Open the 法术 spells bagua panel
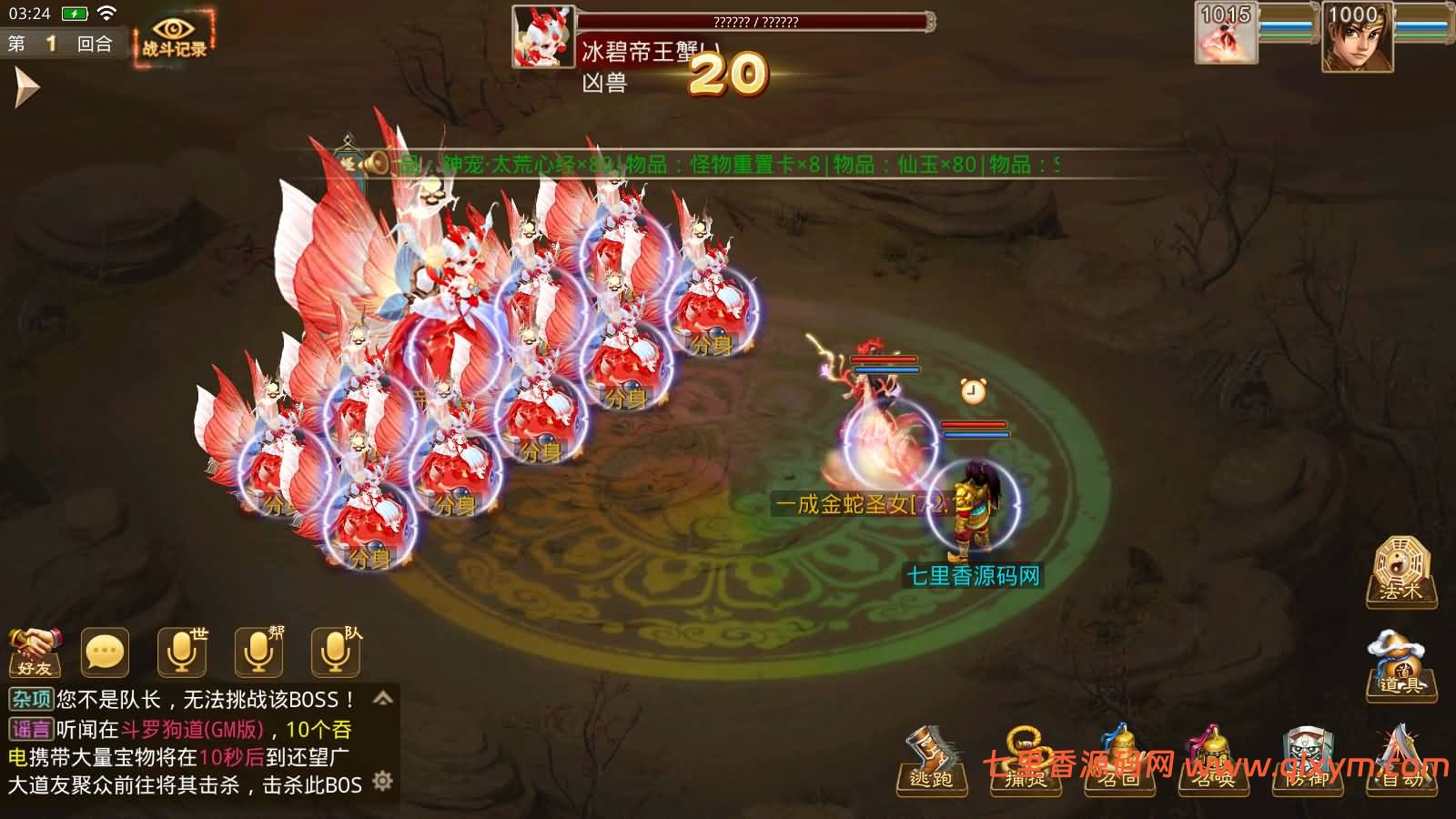The height and width of the screenshot is (819, 1456). 1400,571
